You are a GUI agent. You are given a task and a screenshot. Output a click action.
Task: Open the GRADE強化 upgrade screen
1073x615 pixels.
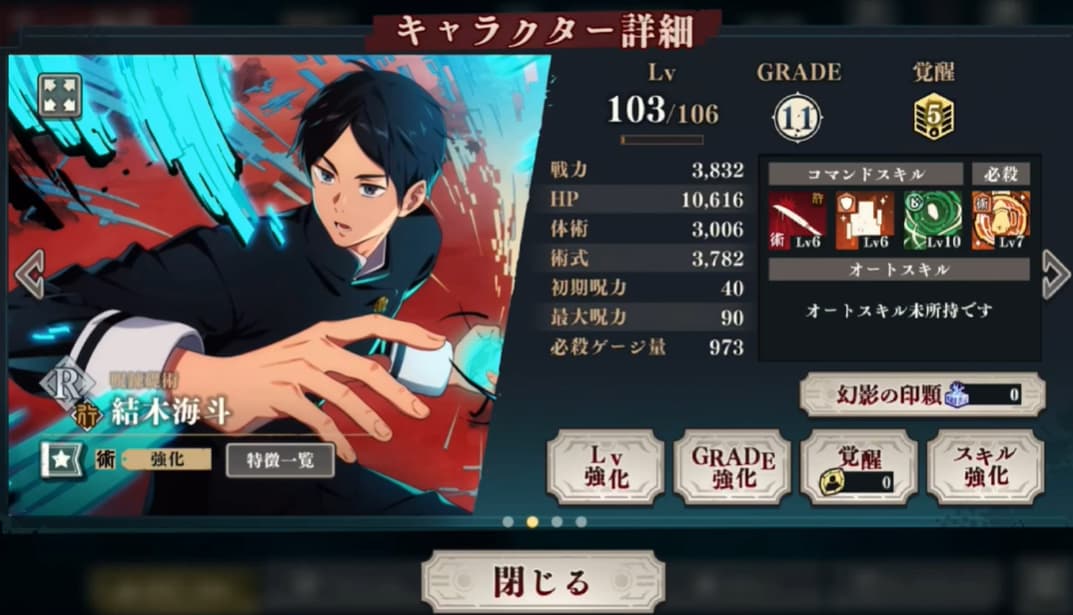(x=732, y=466)
